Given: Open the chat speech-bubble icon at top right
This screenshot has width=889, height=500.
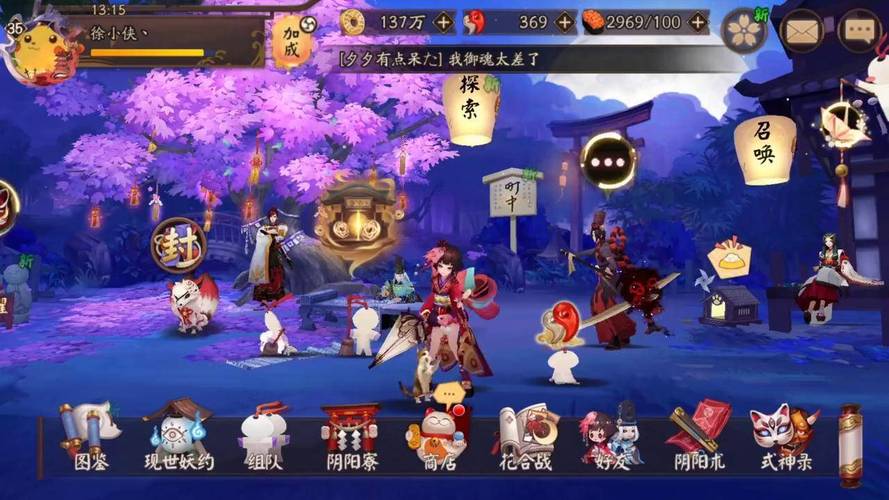Looking at the screenshot, I should [x=858, y=30].
